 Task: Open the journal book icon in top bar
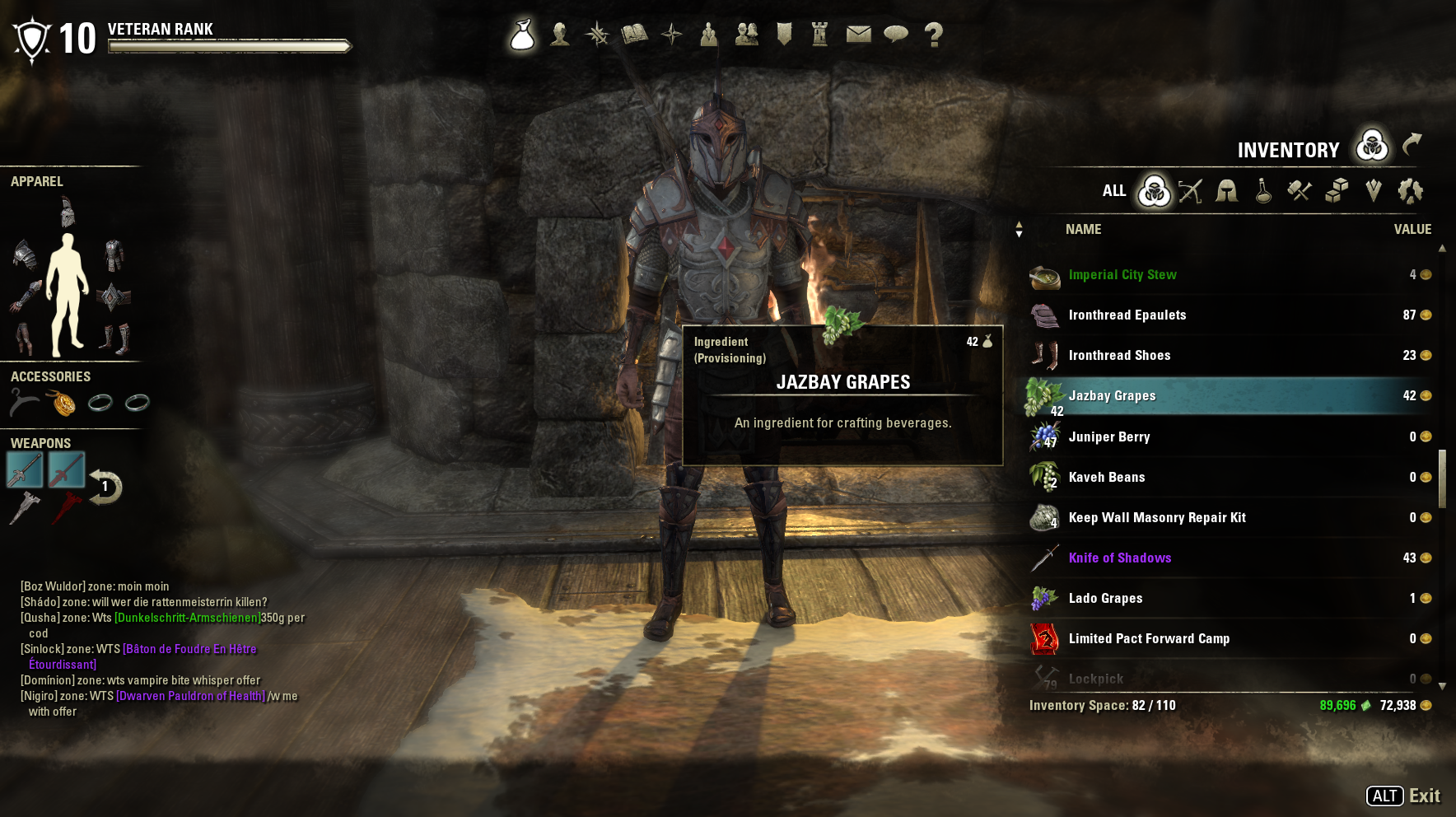tap(634, 34)
